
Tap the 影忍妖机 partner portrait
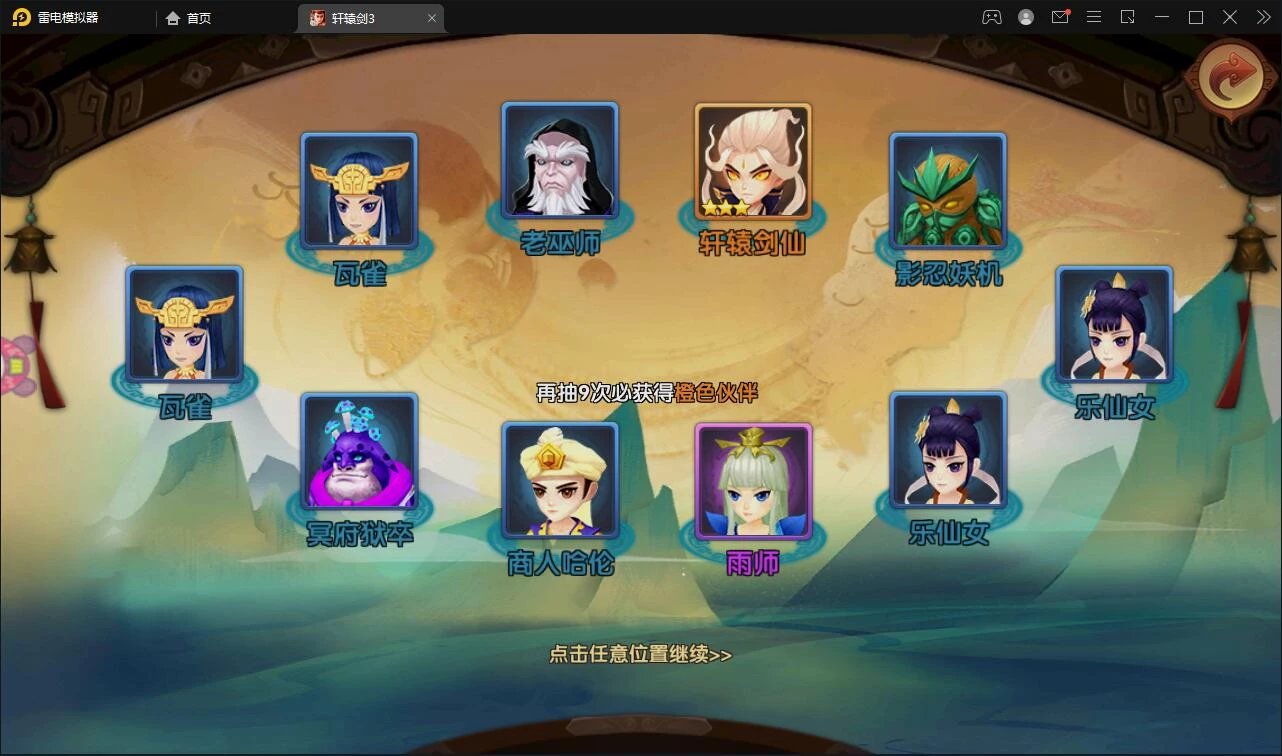coord(948,190)
